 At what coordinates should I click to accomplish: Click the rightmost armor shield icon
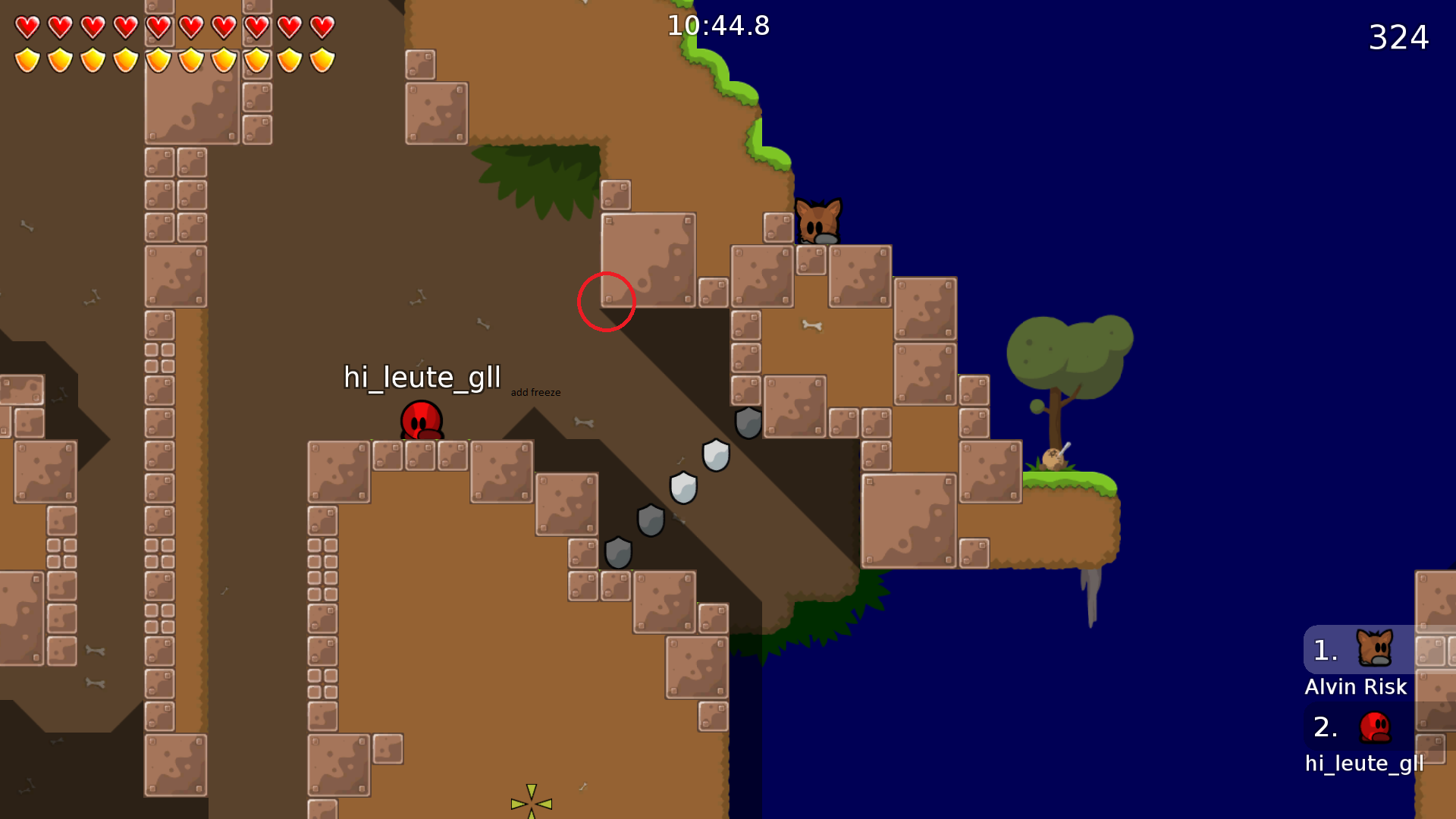coord(322,59)
